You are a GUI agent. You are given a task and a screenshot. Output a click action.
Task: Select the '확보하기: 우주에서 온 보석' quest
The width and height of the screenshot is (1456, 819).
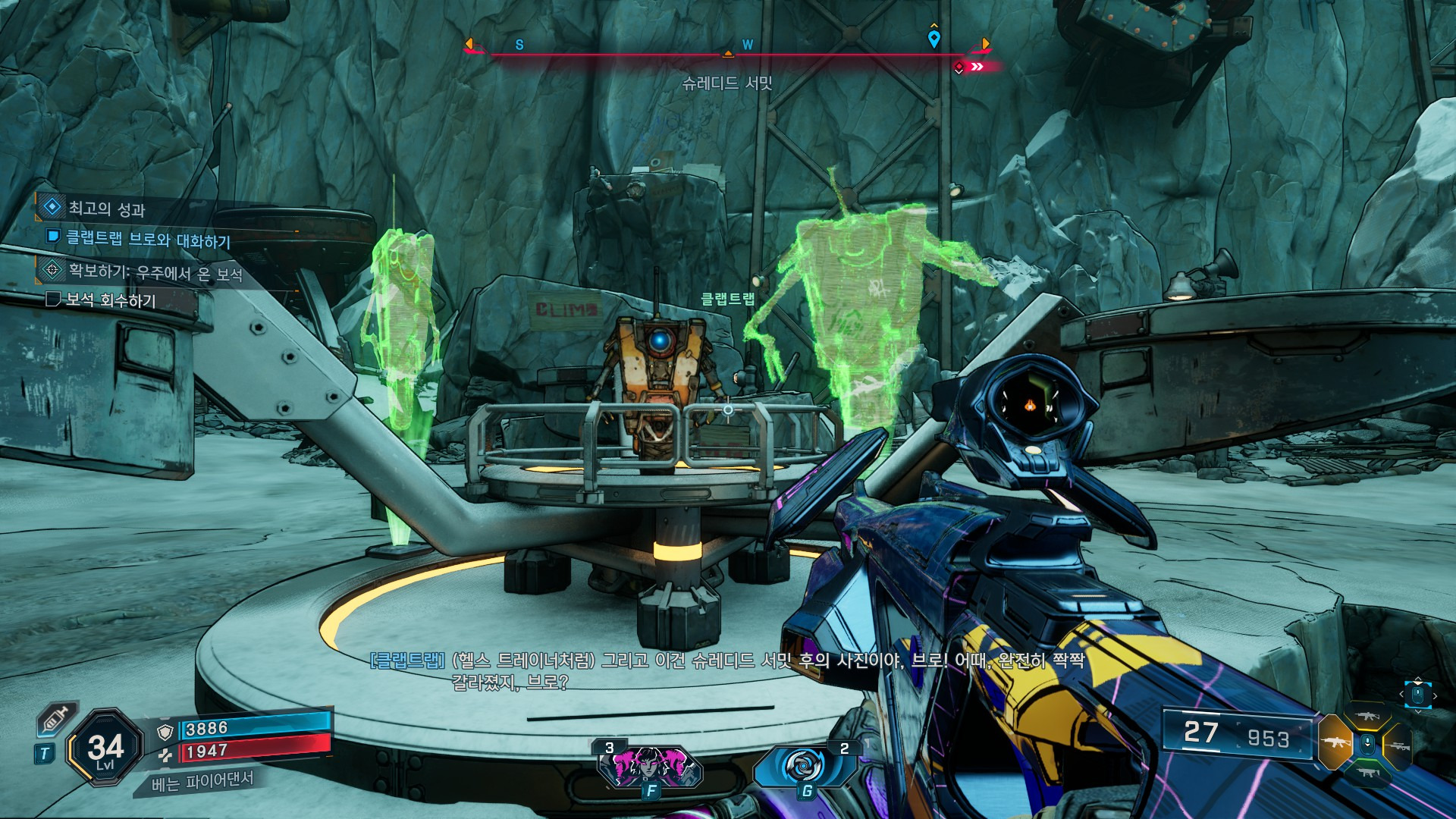pyautogui.click(x=155, y=271)
